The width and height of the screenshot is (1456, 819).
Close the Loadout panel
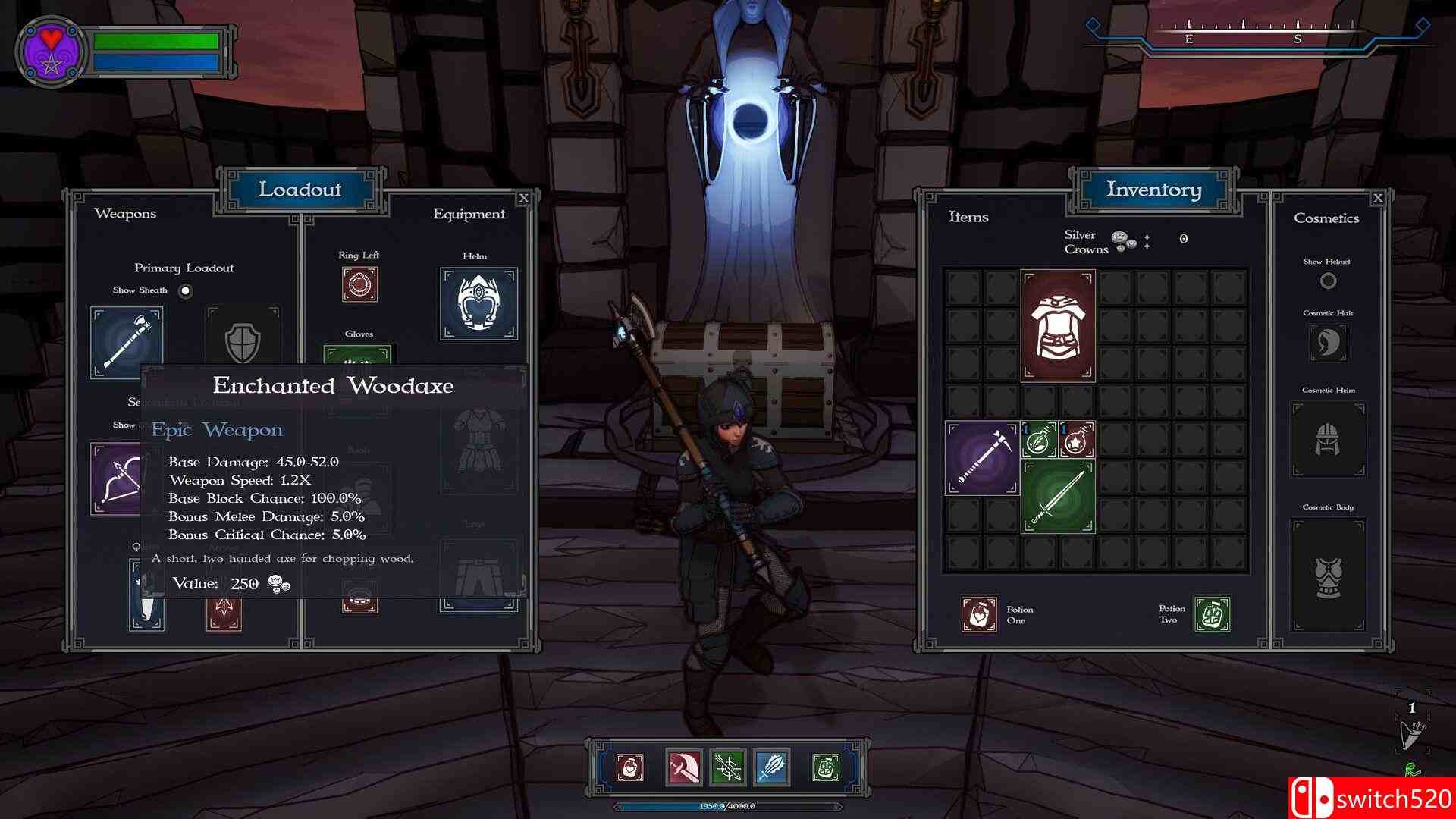click(x=523, y=199)
